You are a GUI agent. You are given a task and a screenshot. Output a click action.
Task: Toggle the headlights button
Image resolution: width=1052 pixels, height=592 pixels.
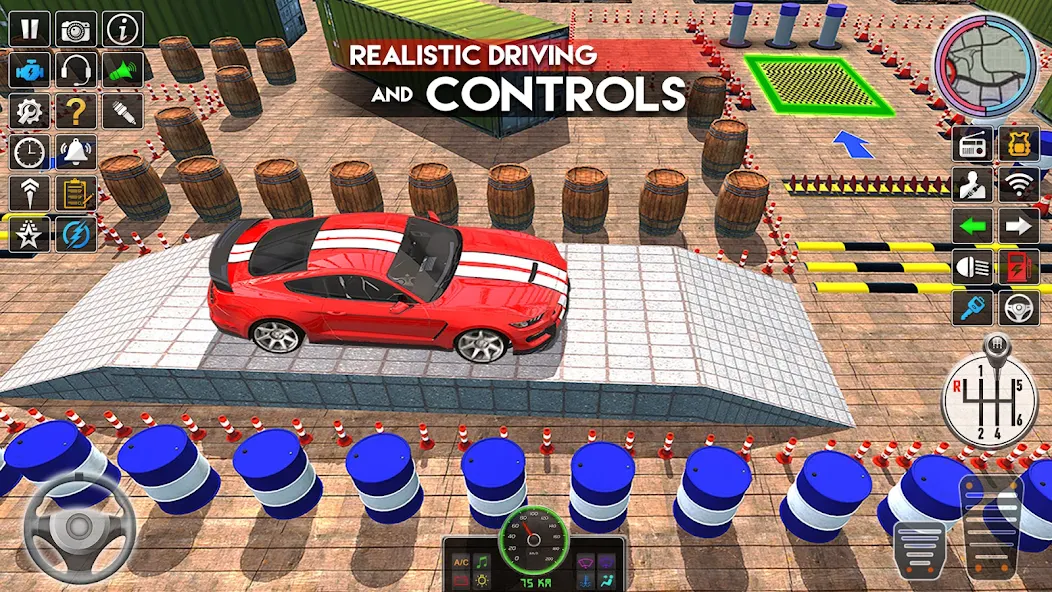click(972, 267)
